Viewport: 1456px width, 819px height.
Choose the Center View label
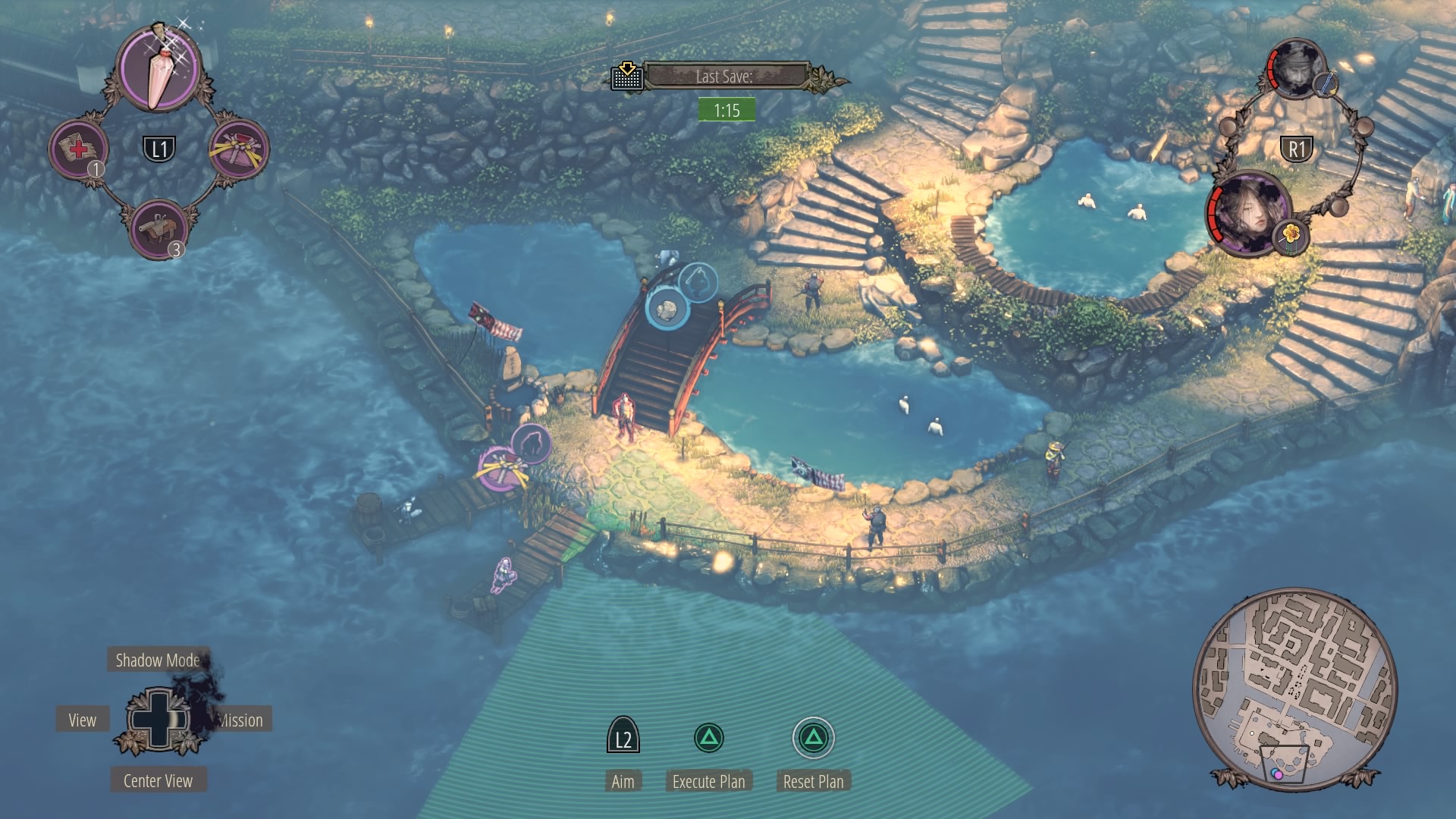tap(158, 781)
